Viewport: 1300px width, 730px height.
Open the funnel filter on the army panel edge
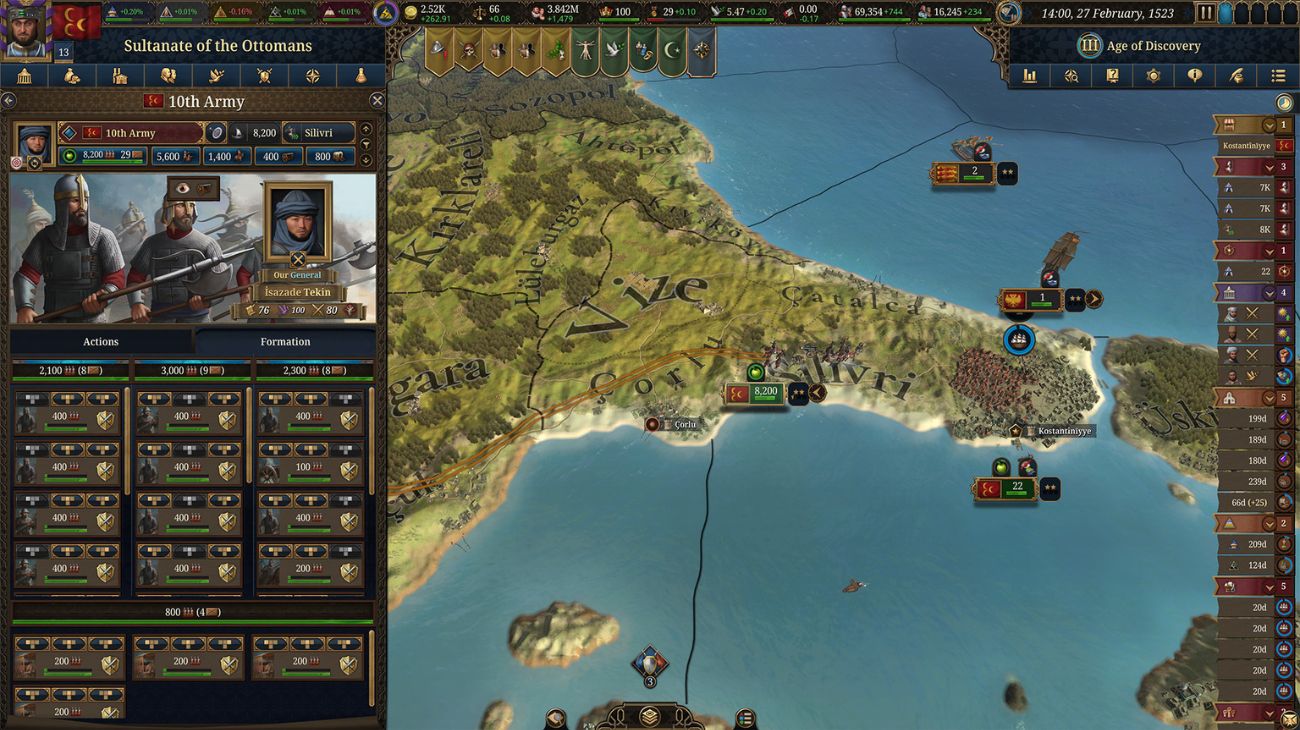366,143
